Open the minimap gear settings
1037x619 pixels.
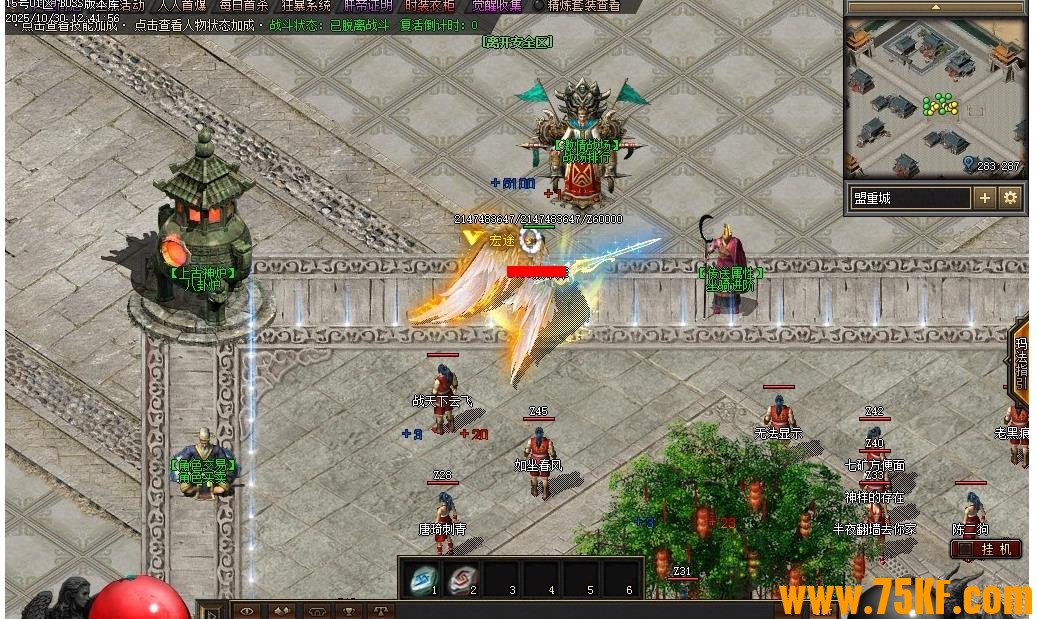[1010, 198]
